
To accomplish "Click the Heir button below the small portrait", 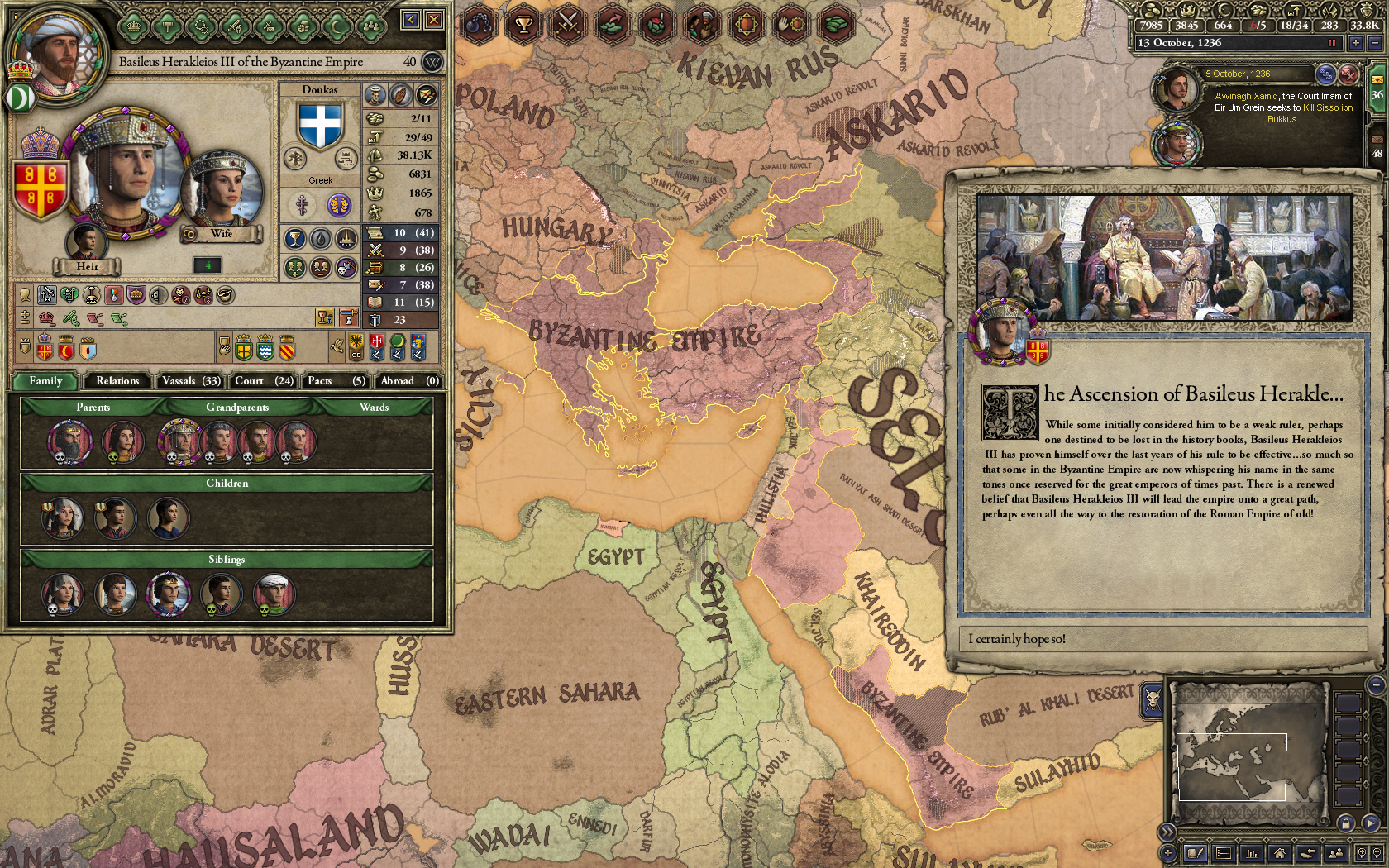I will pyautogui.click(x=88, y=266).
